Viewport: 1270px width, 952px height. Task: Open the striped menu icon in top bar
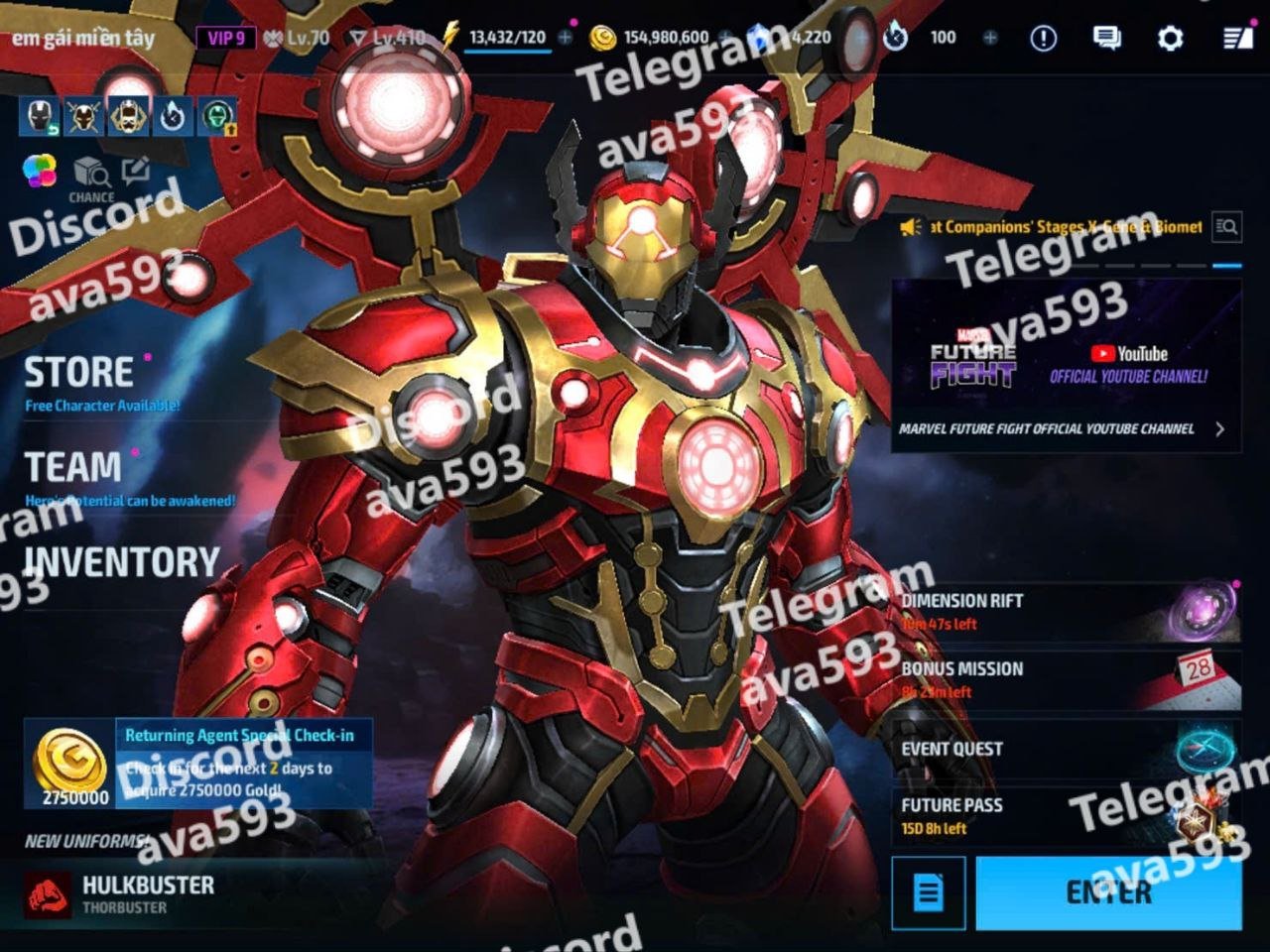click(x=1236, y=39)
